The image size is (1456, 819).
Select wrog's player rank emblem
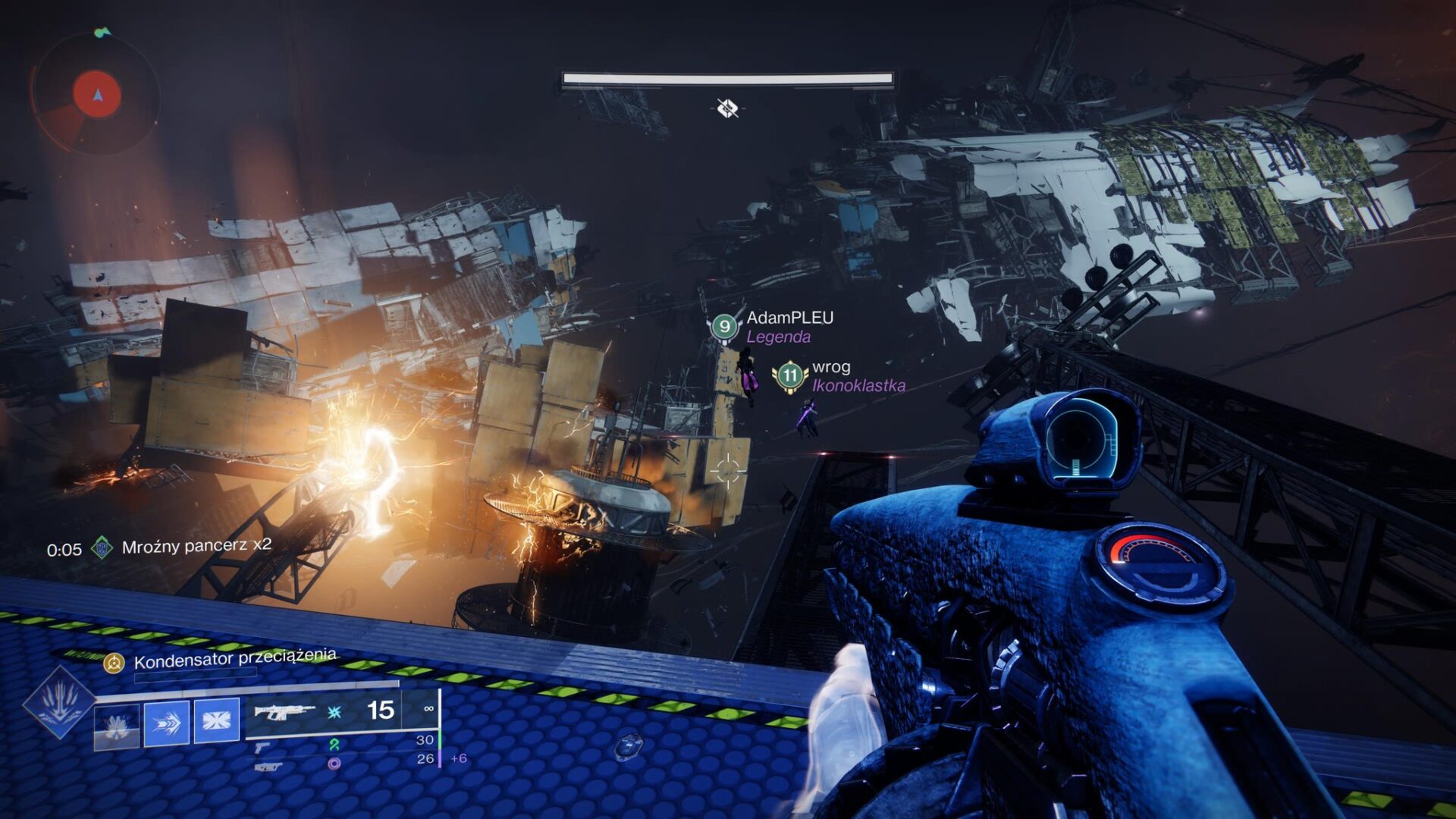(790, 375)
